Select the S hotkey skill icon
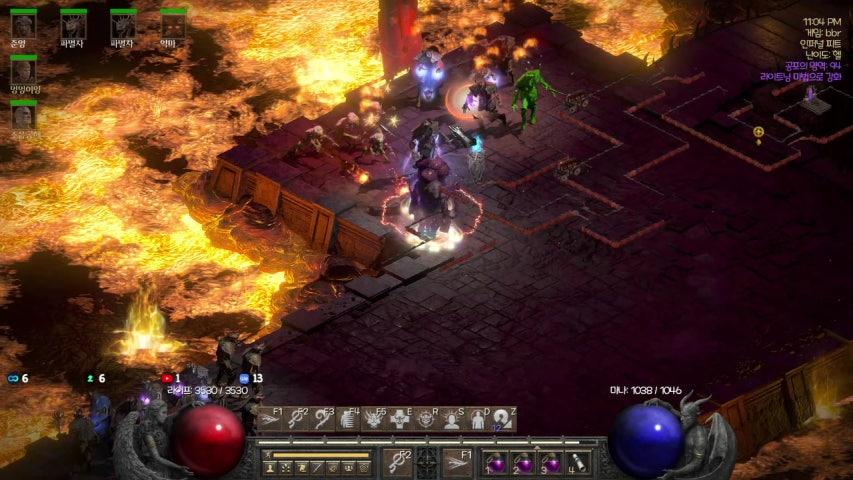This screenshot has width=853, height=480. (x=452, y=418)
